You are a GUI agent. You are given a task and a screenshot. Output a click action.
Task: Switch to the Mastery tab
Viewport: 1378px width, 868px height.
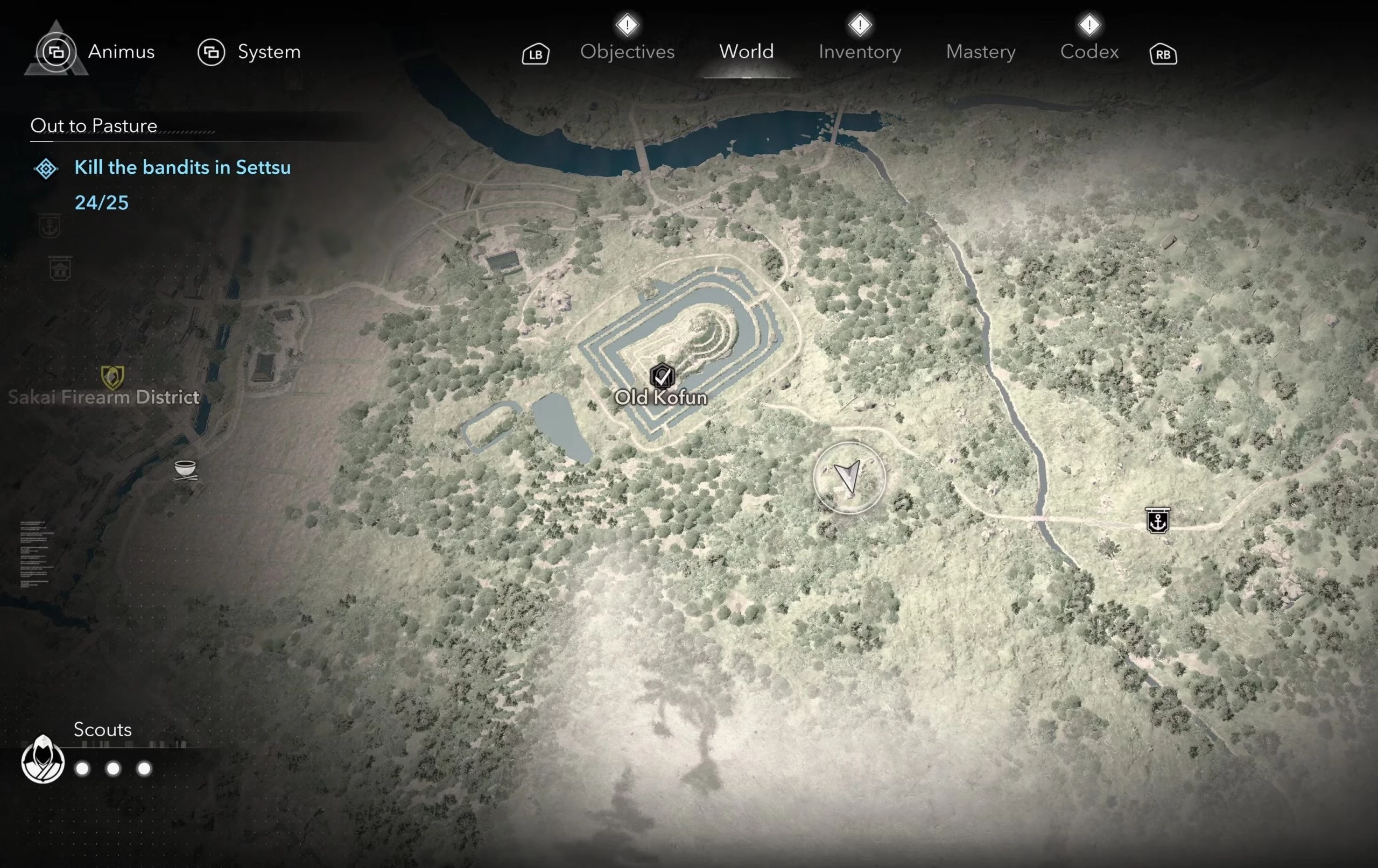pyautogui.click(x=980, y=52)
